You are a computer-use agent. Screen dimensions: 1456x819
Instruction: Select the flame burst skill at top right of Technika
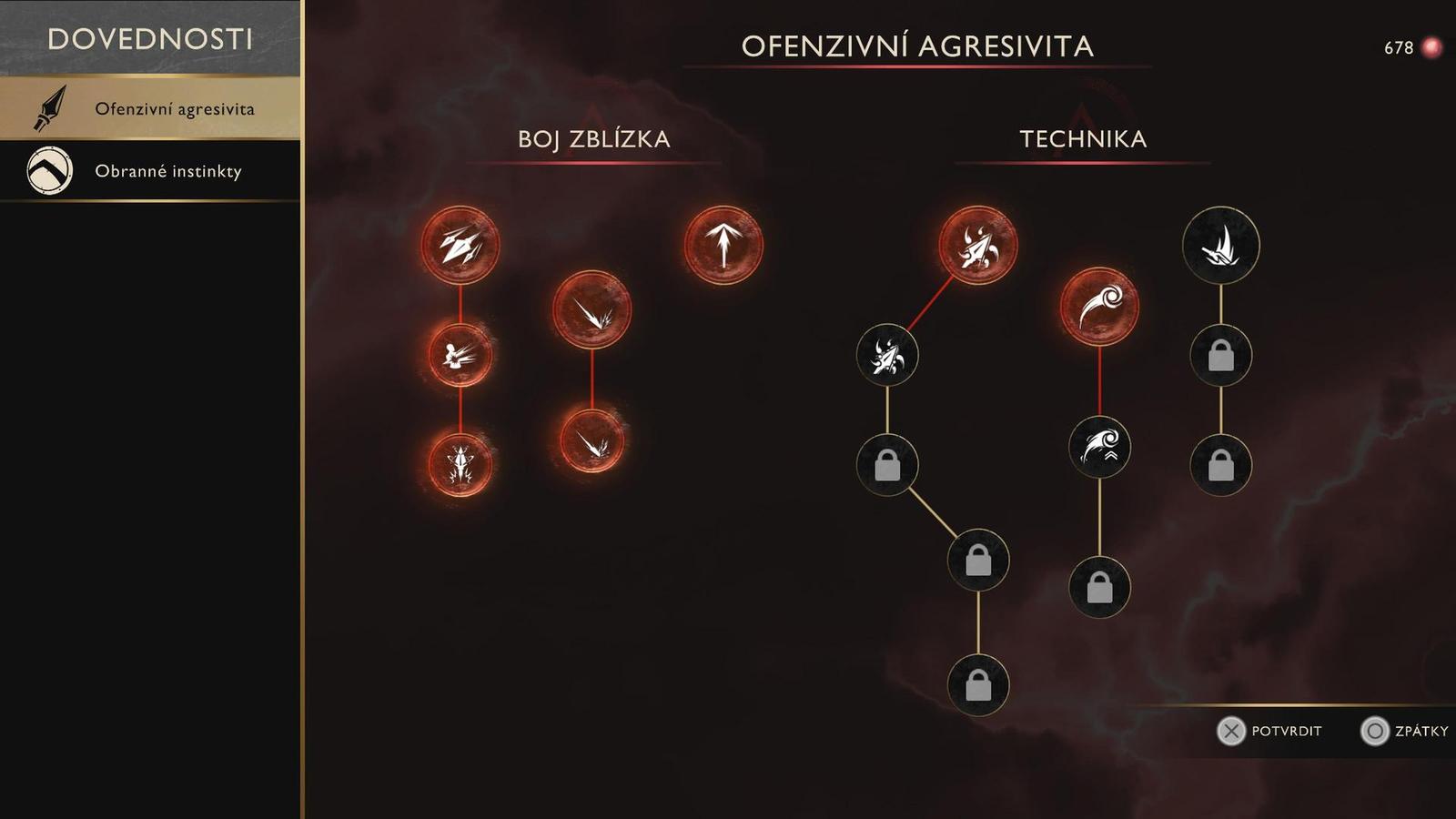pyautogui.click(x=1219, y=244)
